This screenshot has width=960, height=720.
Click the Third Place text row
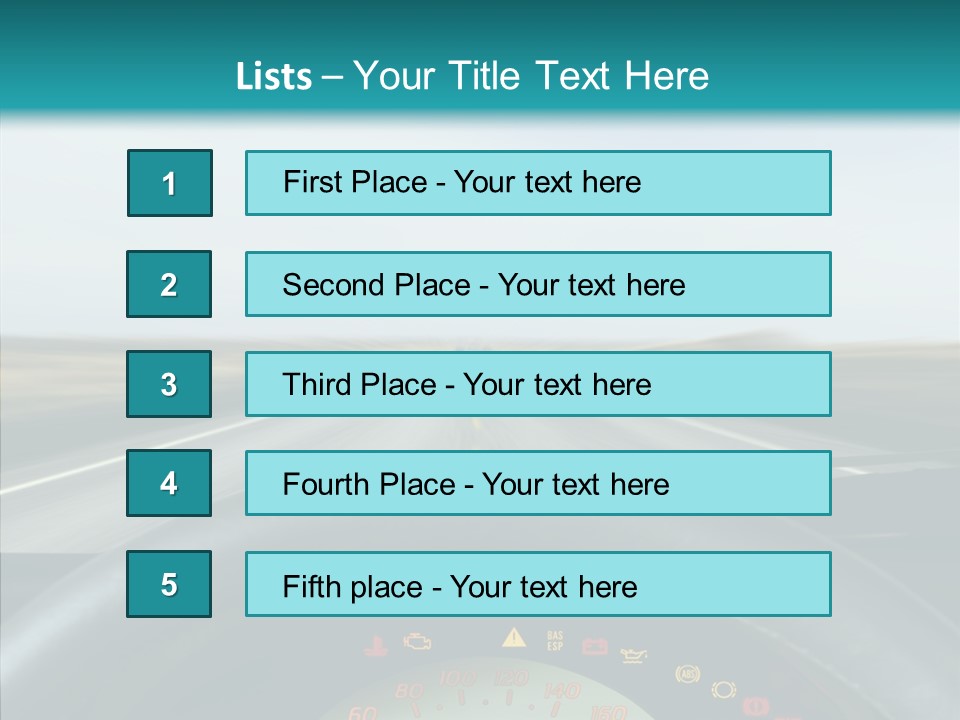538,384
